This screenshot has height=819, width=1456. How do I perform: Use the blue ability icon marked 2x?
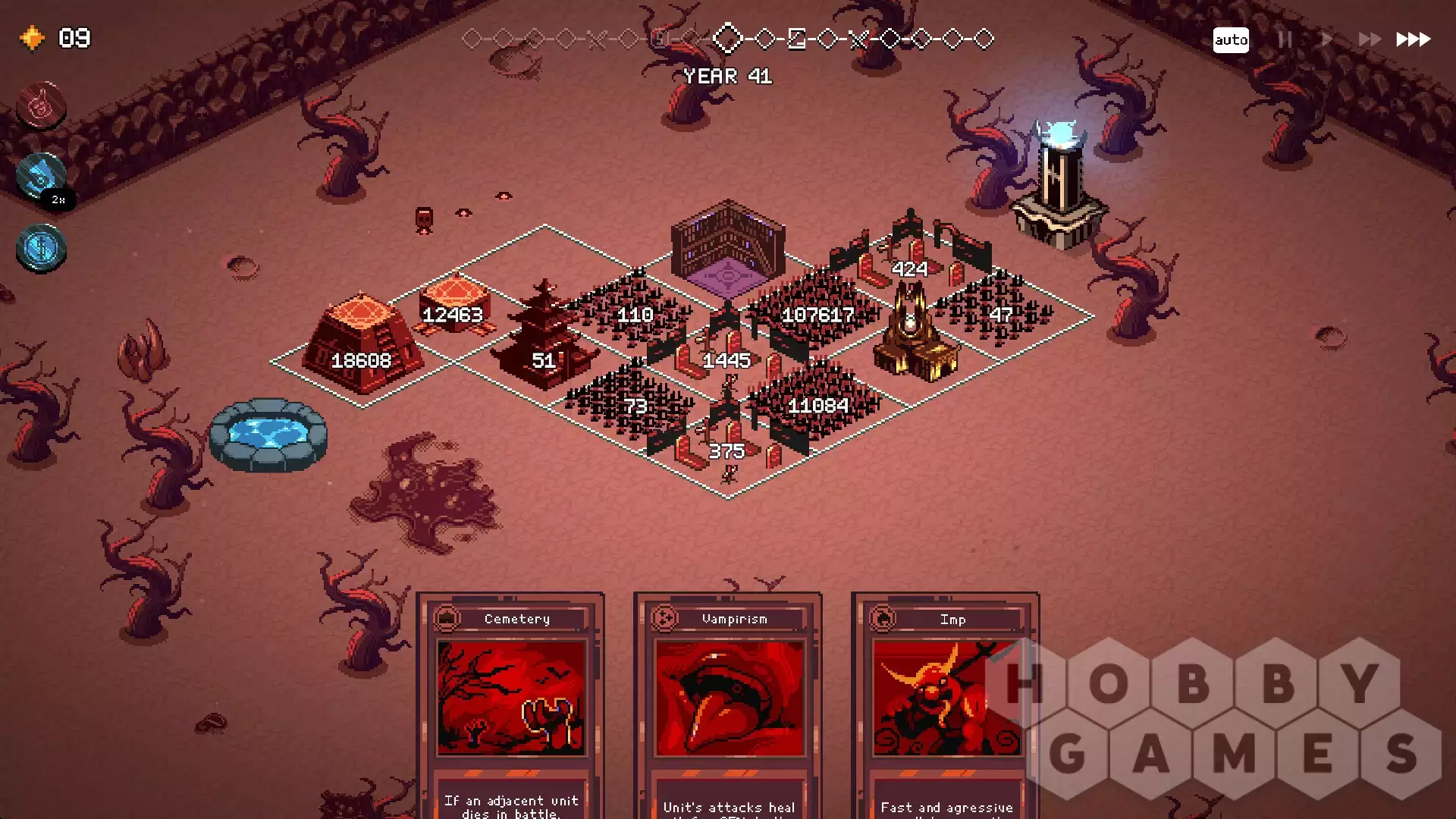click(41, 177)
